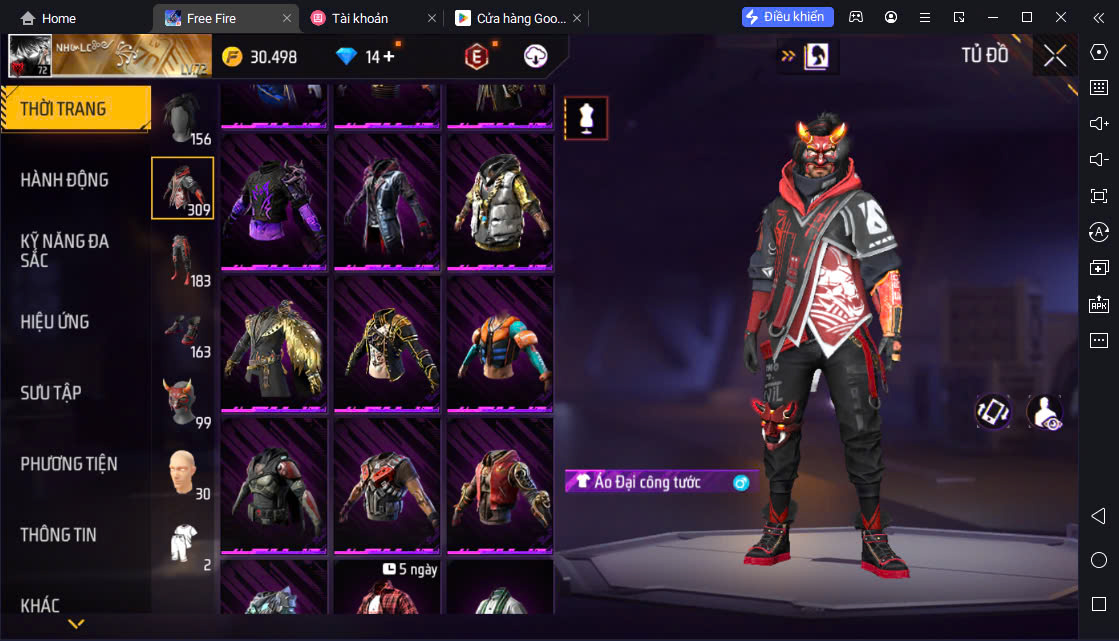Screen dimensions: 1119x641
Task: Pick the purple and black spiked jacket
Action: click(x=274, y=200)
